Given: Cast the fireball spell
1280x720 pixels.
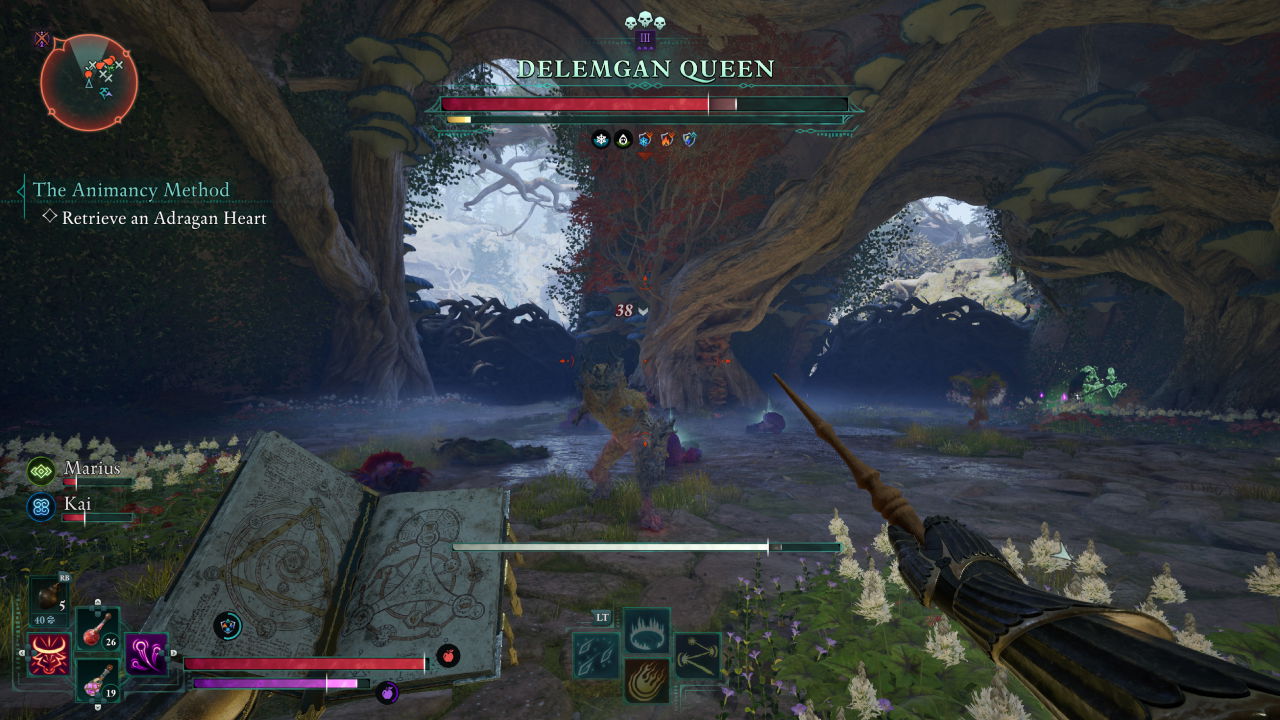Looking at the screenshot, I should pos(647,680).
